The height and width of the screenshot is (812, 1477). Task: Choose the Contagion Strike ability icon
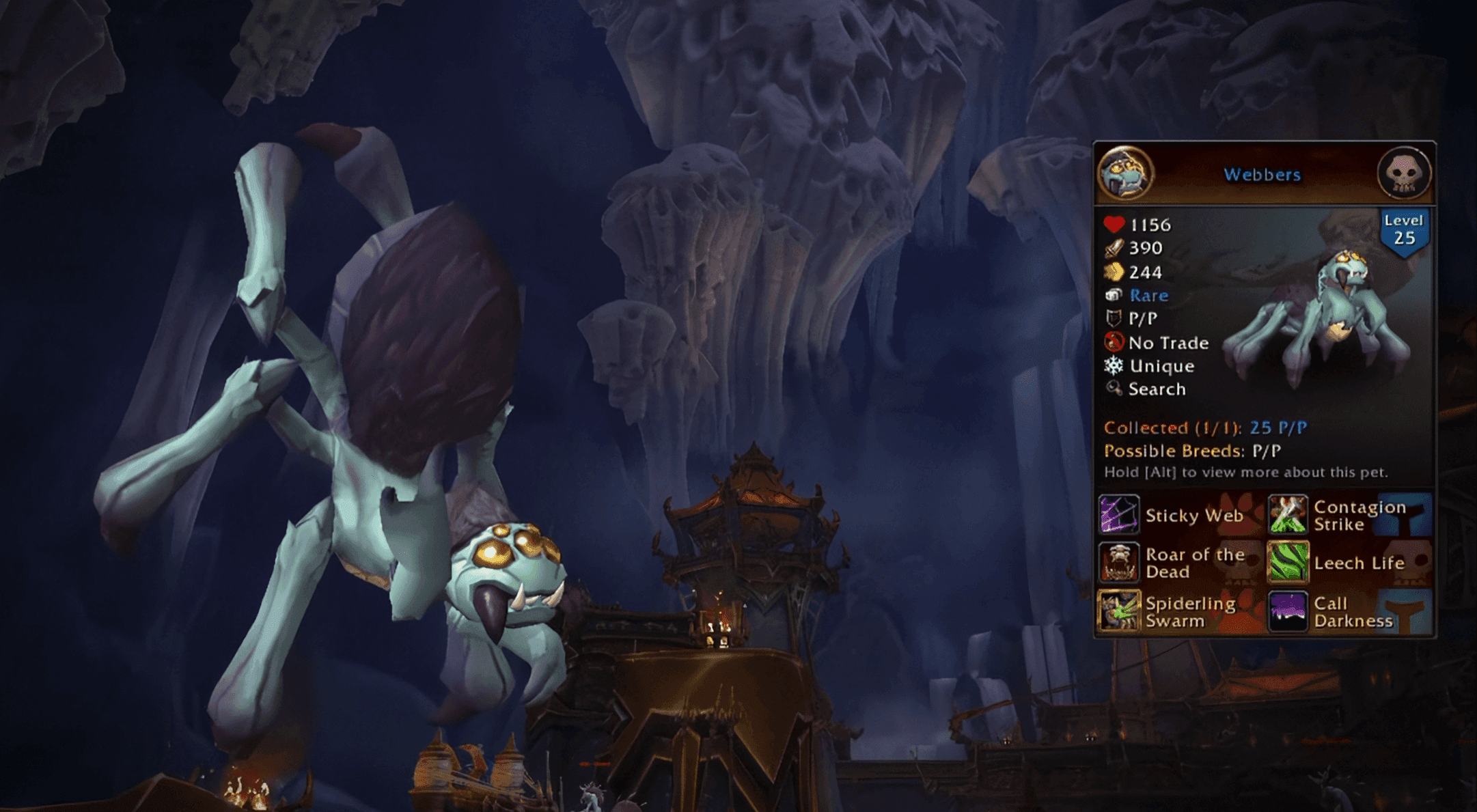1288,515
